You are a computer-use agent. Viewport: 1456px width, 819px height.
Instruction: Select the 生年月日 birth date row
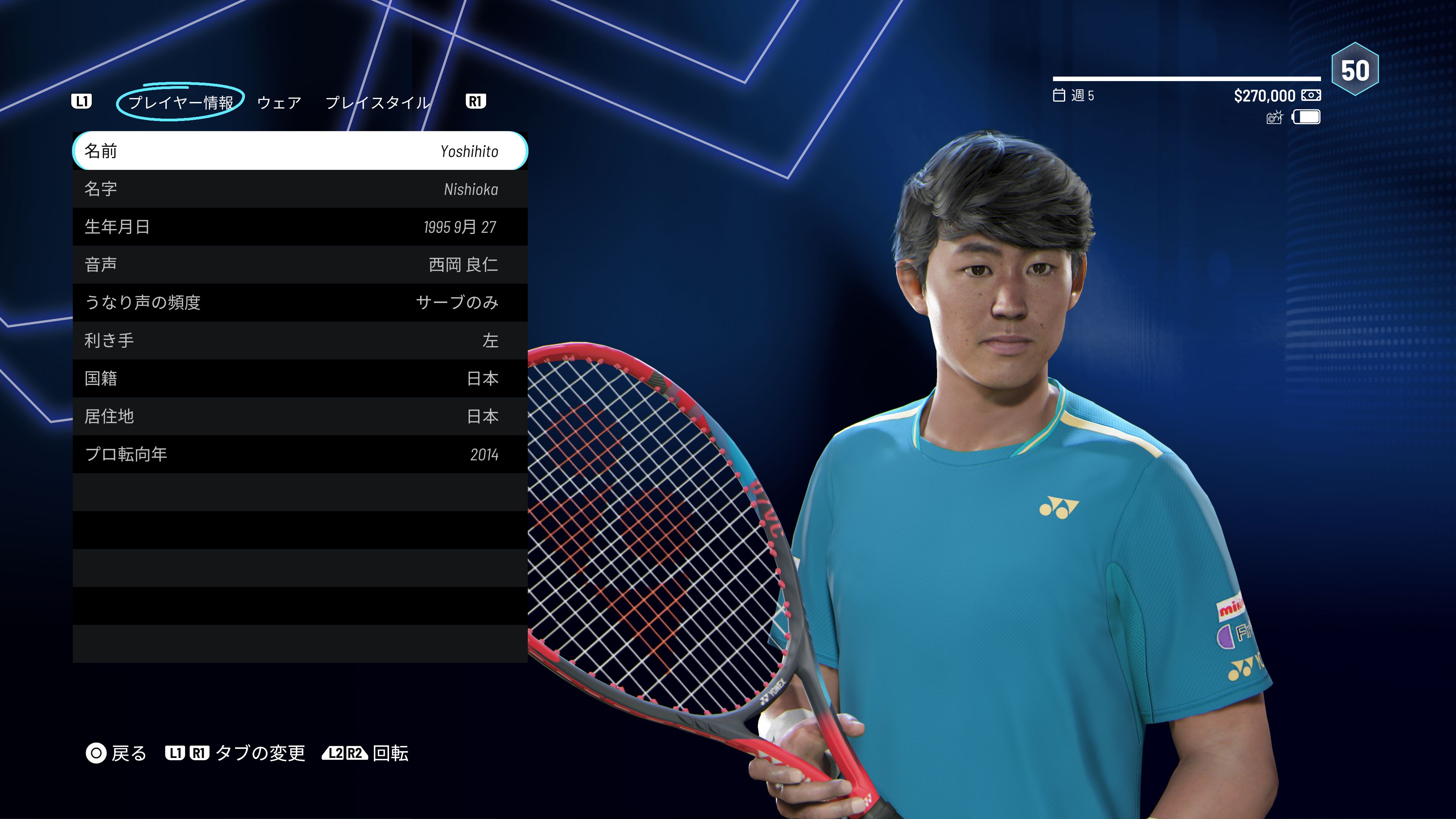coord(300,227)
